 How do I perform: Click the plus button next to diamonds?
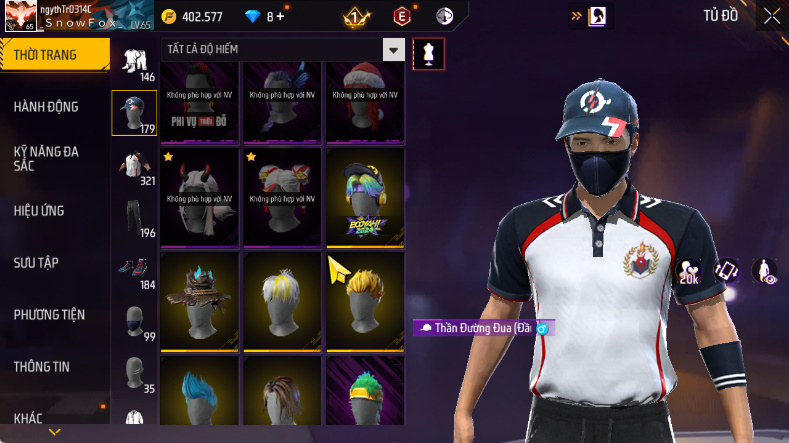280,17
